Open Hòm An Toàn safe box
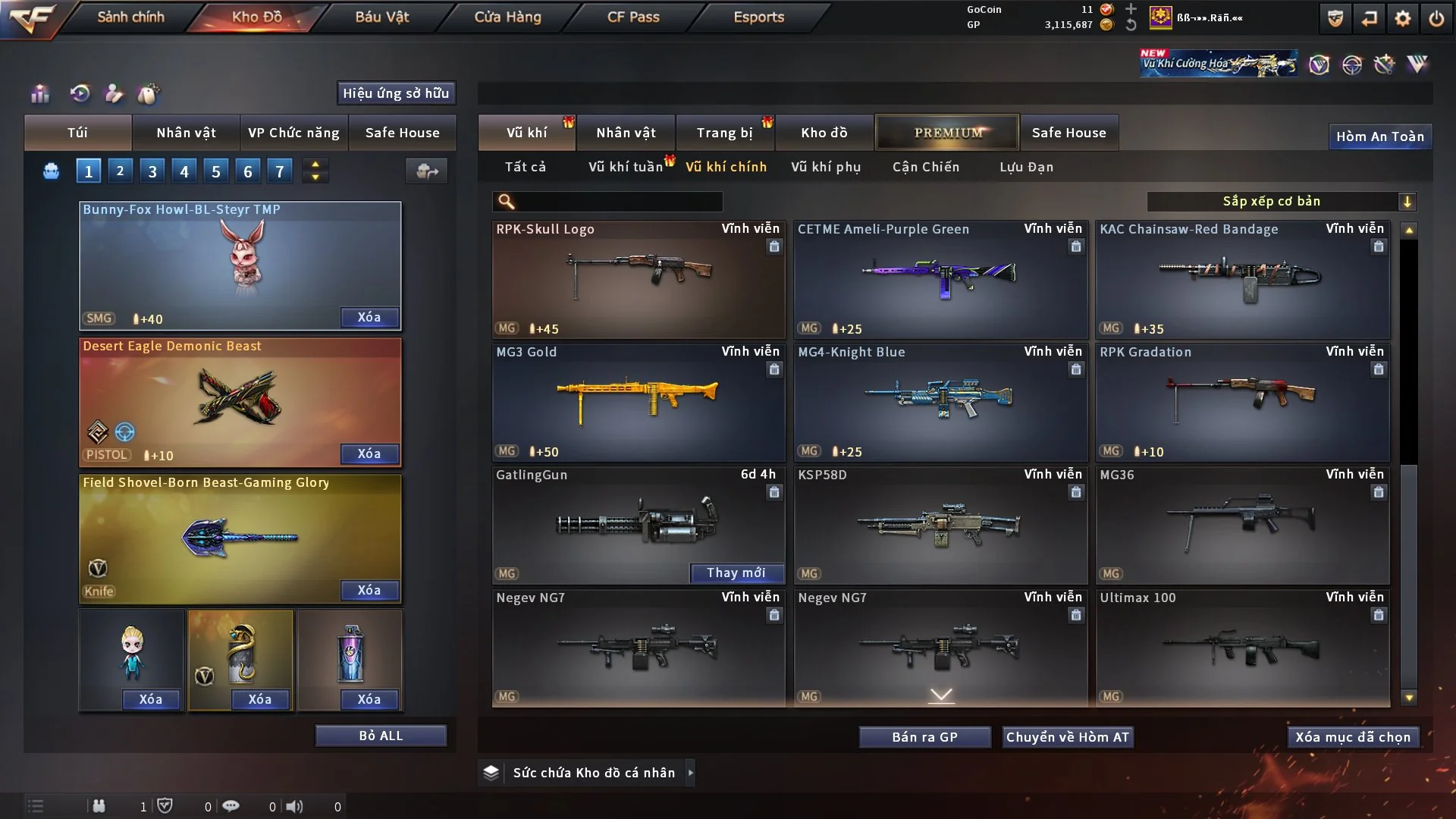Image resolution: width=1456 pixels, height=819 pixels. 1379,136
